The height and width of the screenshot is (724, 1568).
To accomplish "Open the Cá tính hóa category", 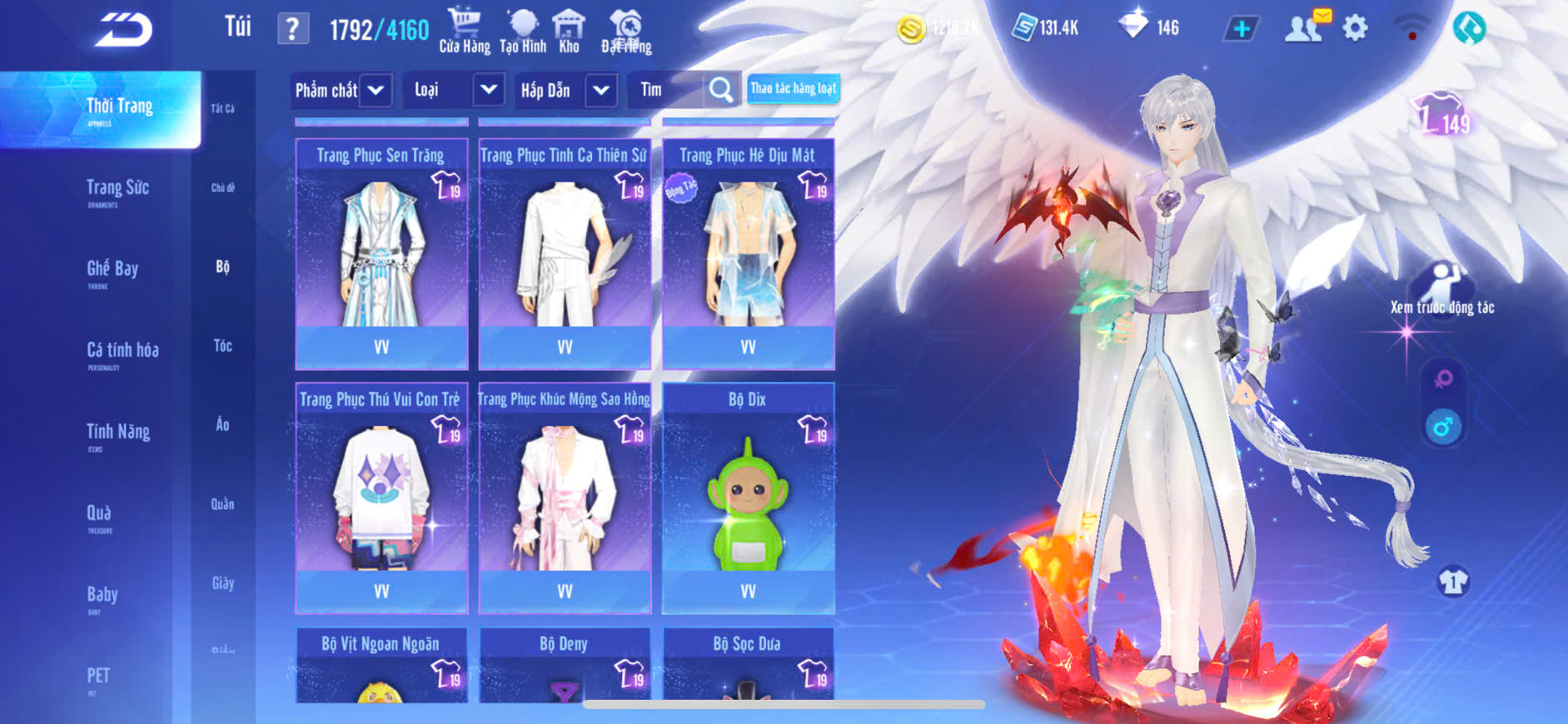I will [x=122, y=351].
